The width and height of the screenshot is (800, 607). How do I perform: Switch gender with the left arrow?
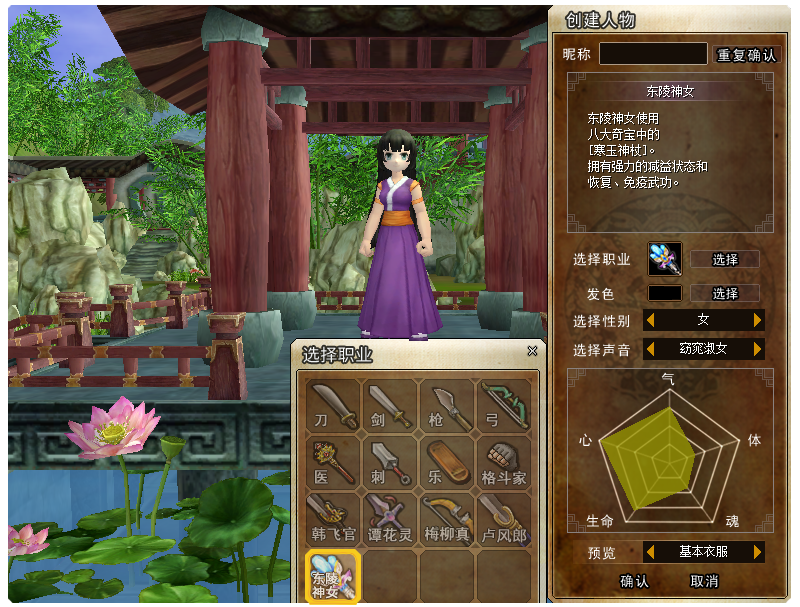(650, 320)
